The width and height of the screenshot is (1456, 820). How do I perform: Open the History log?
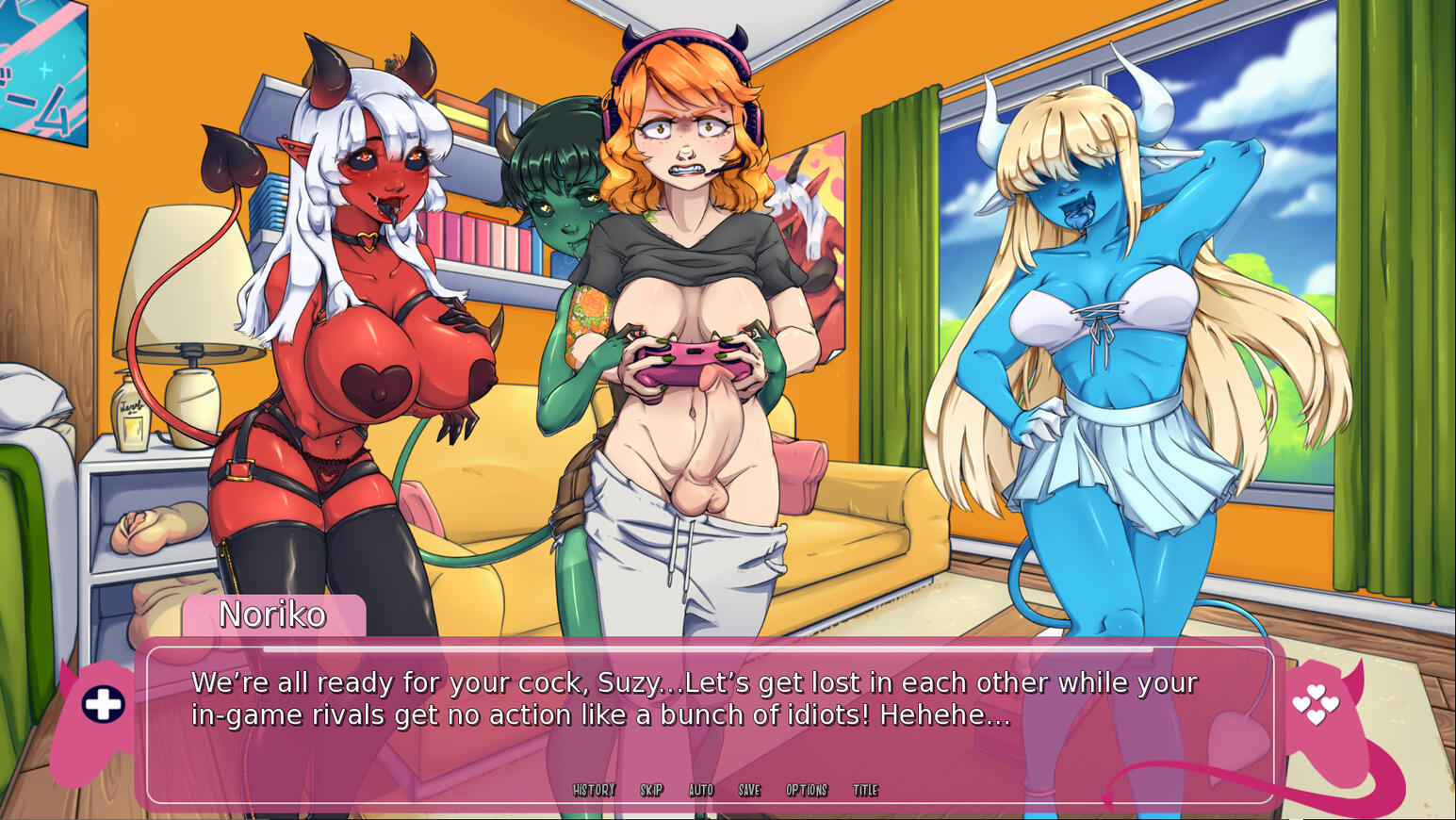[x=594, y=790]
